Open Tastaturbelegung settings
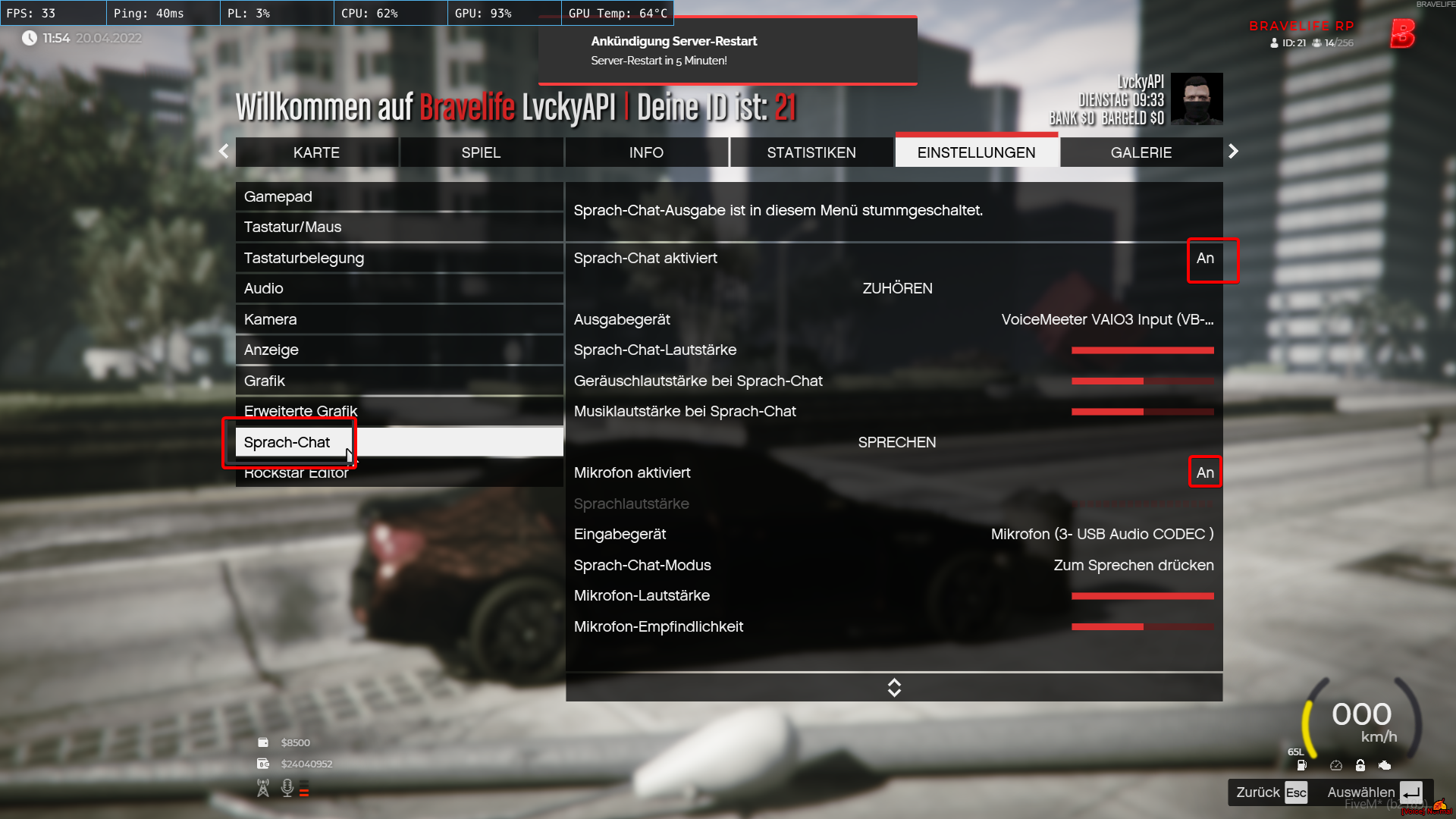The image size is (1456, 819). point(399,258)
